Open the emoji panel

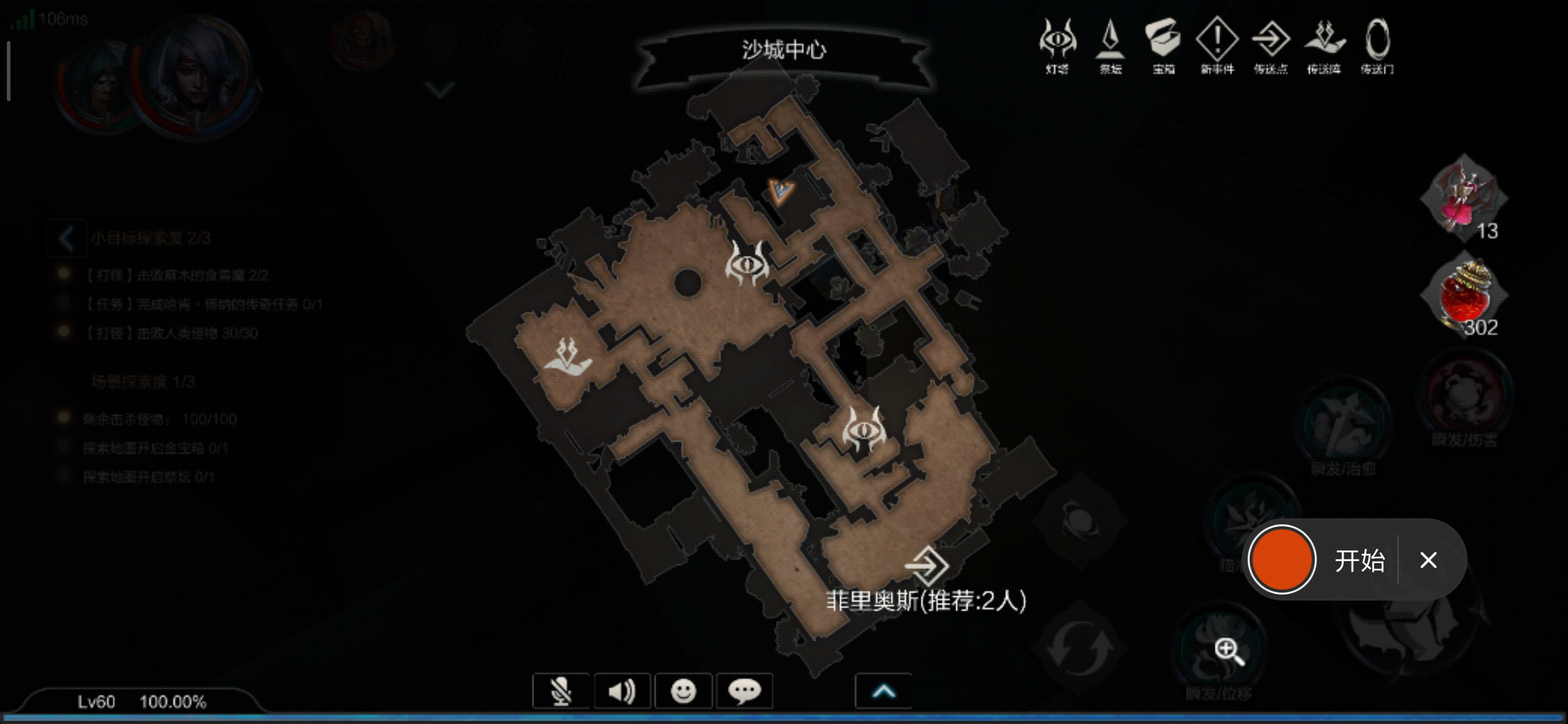pyautogui.click(x=684, y=690)
